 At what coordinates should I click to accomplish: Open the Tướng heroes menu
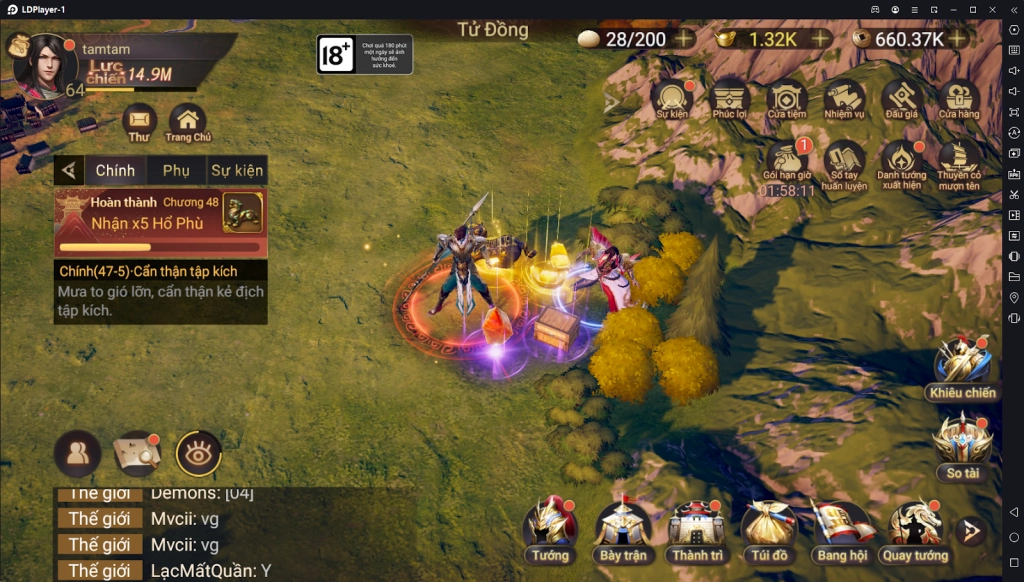point(550,528)
